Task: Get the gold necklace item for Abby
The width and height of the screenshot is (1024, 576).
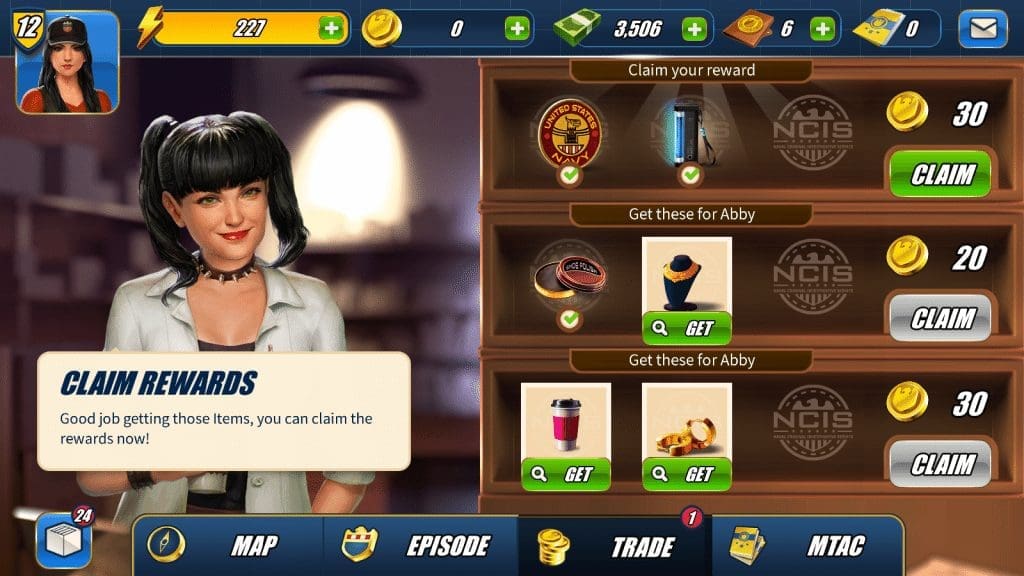Action: click(x=686, y=328)
